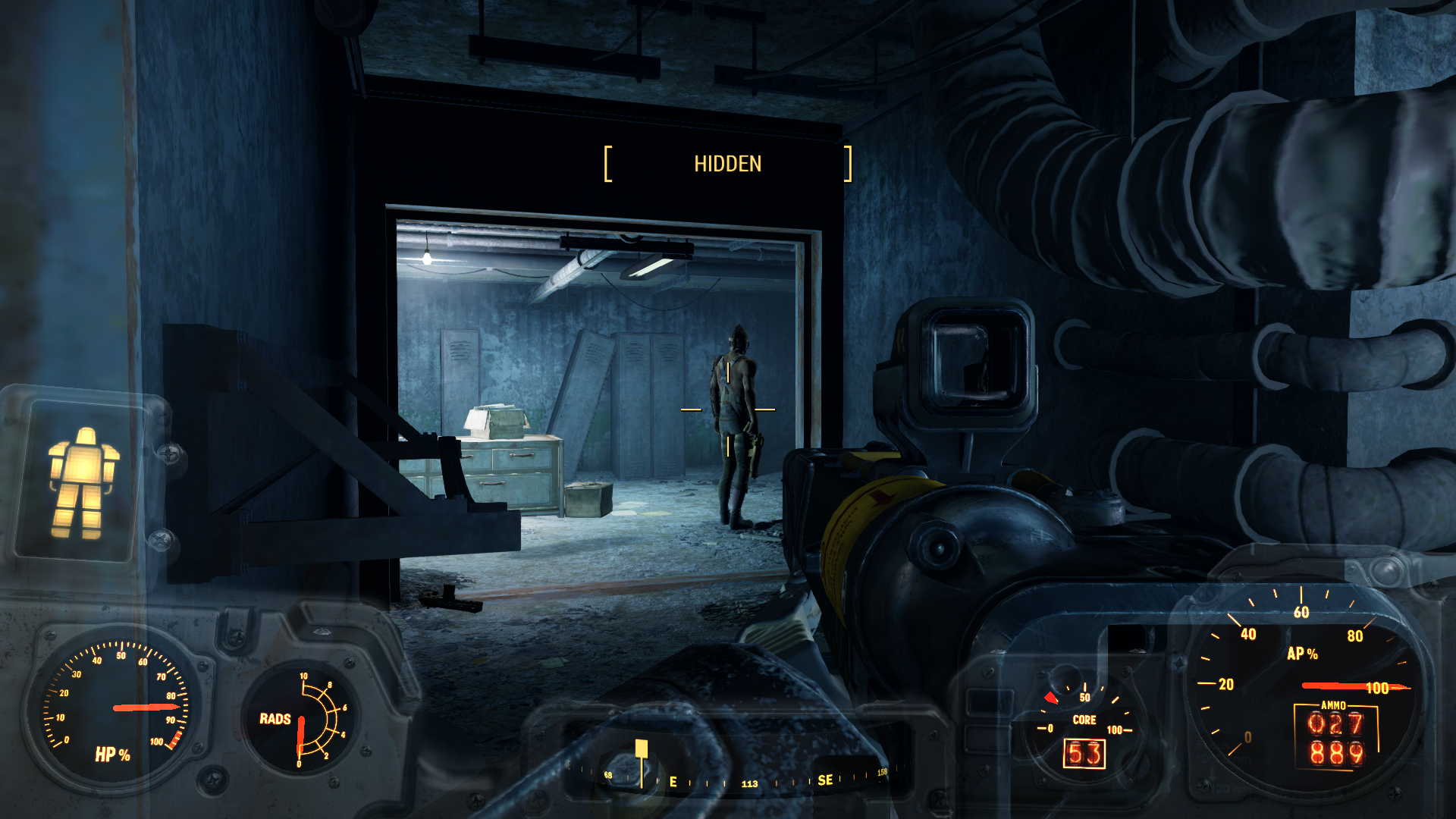
Task: Click the power armor condition icon
Action: [83, 482]
